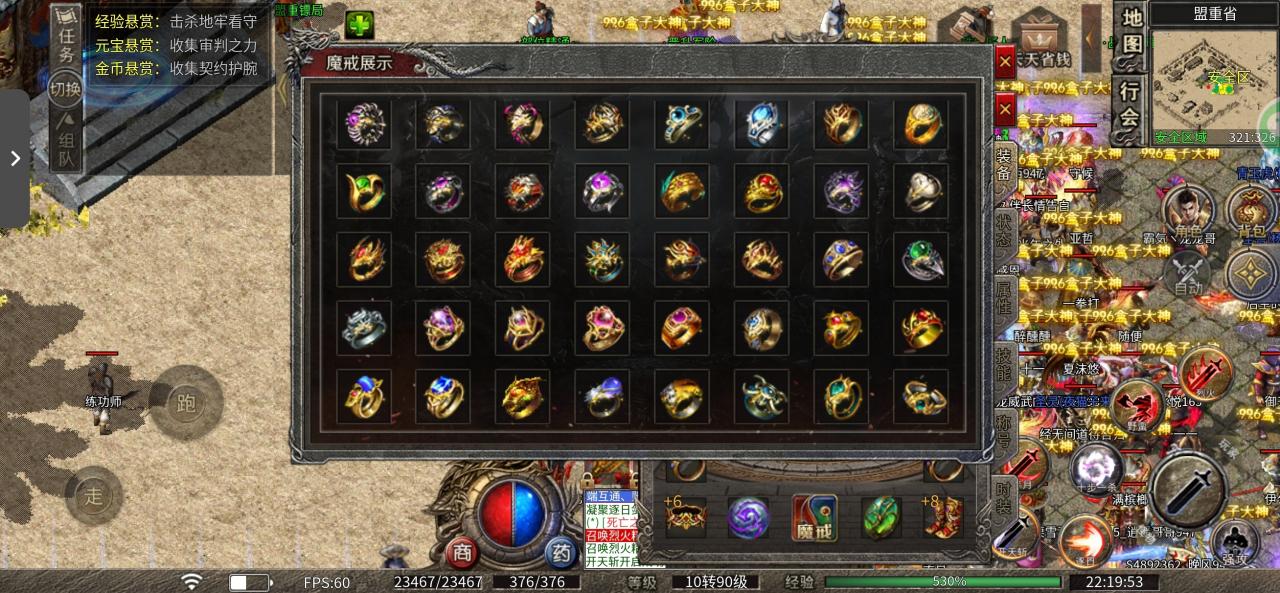Screen dimensions: 1280x593
Task: Open the 背包 backpack bag icon
Action: pos(1250,212)
